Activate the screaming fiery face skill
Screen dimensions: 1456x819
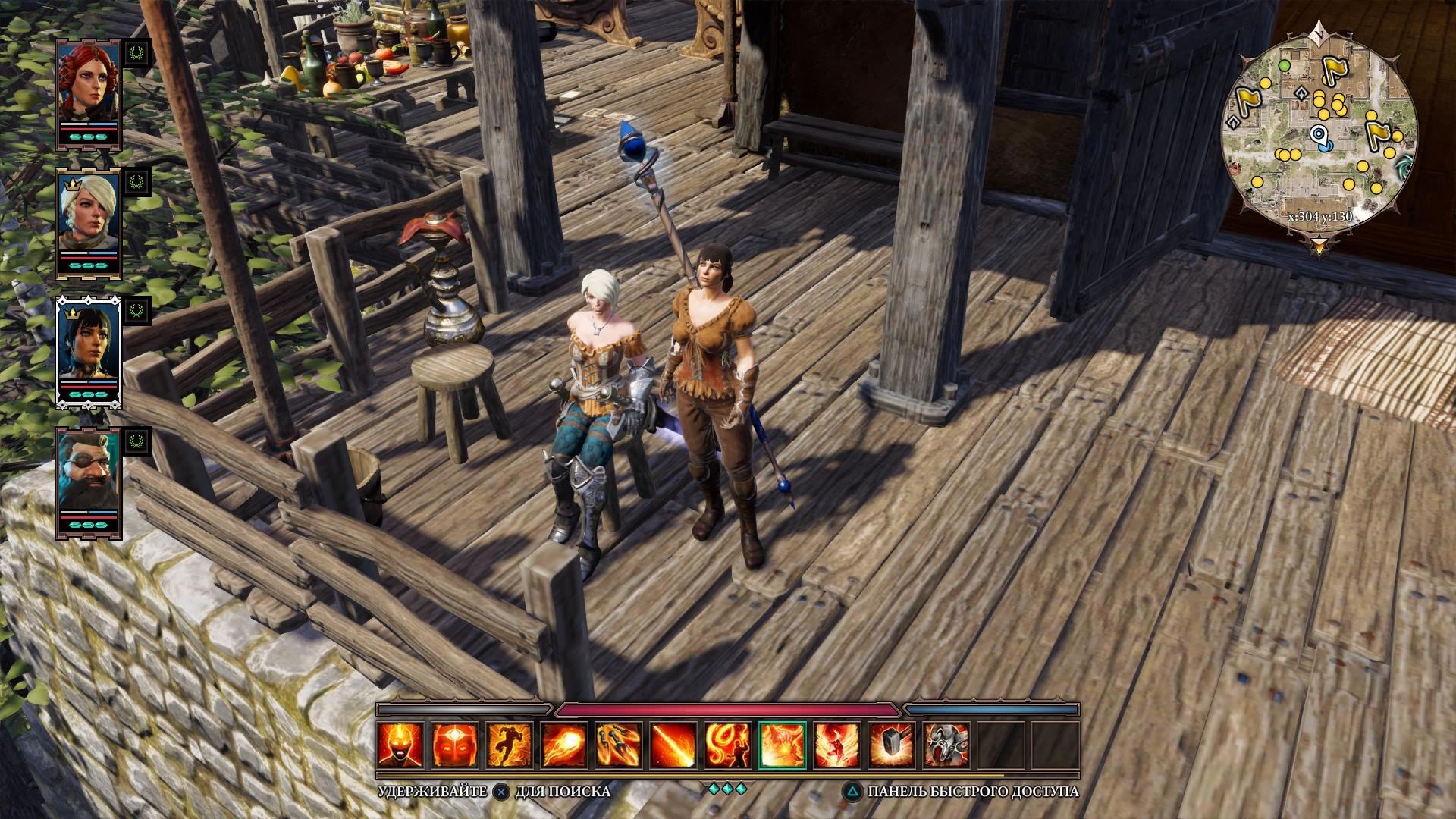click(400, 745)
